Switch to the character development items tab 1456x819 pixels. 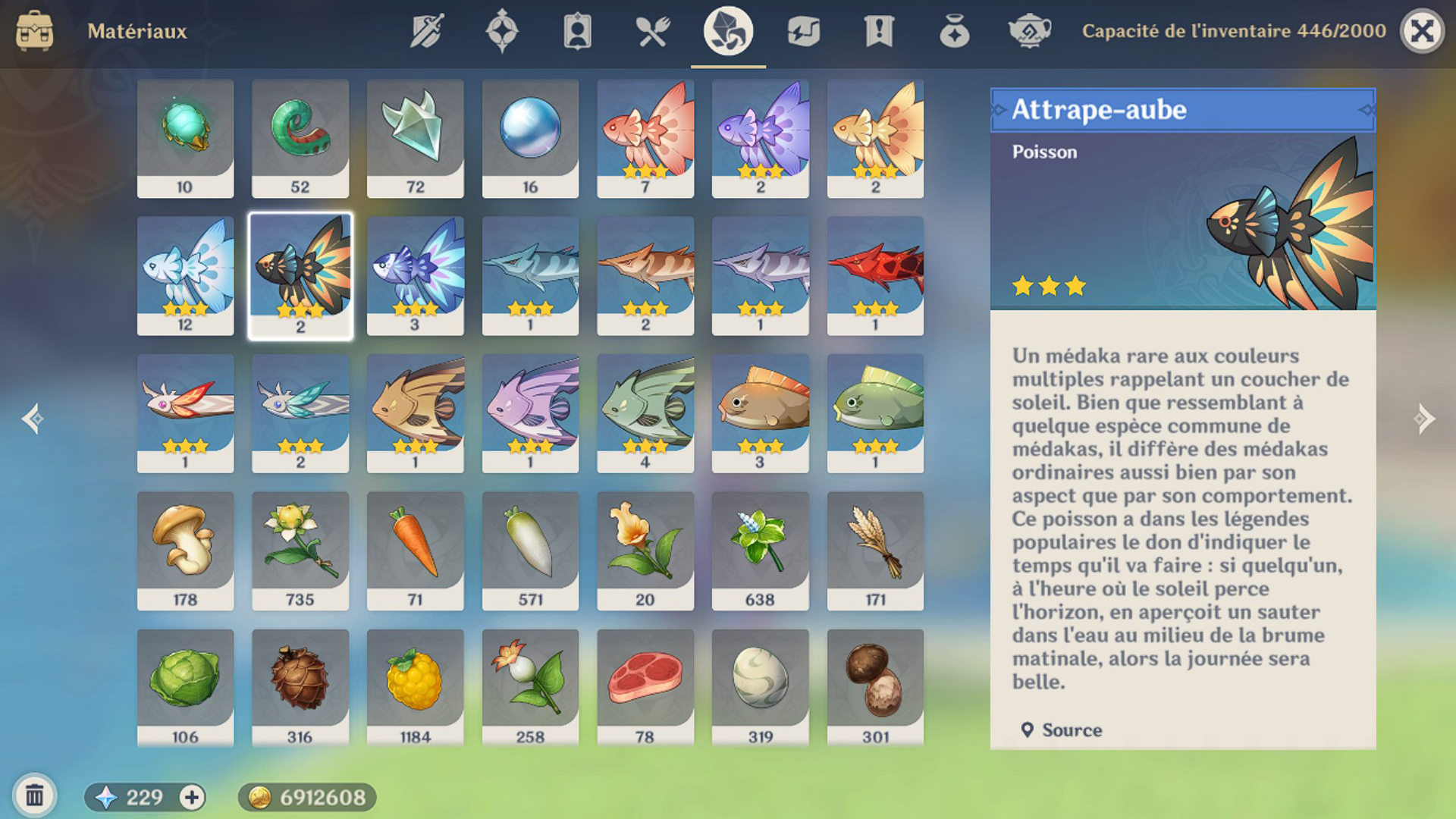577,31
